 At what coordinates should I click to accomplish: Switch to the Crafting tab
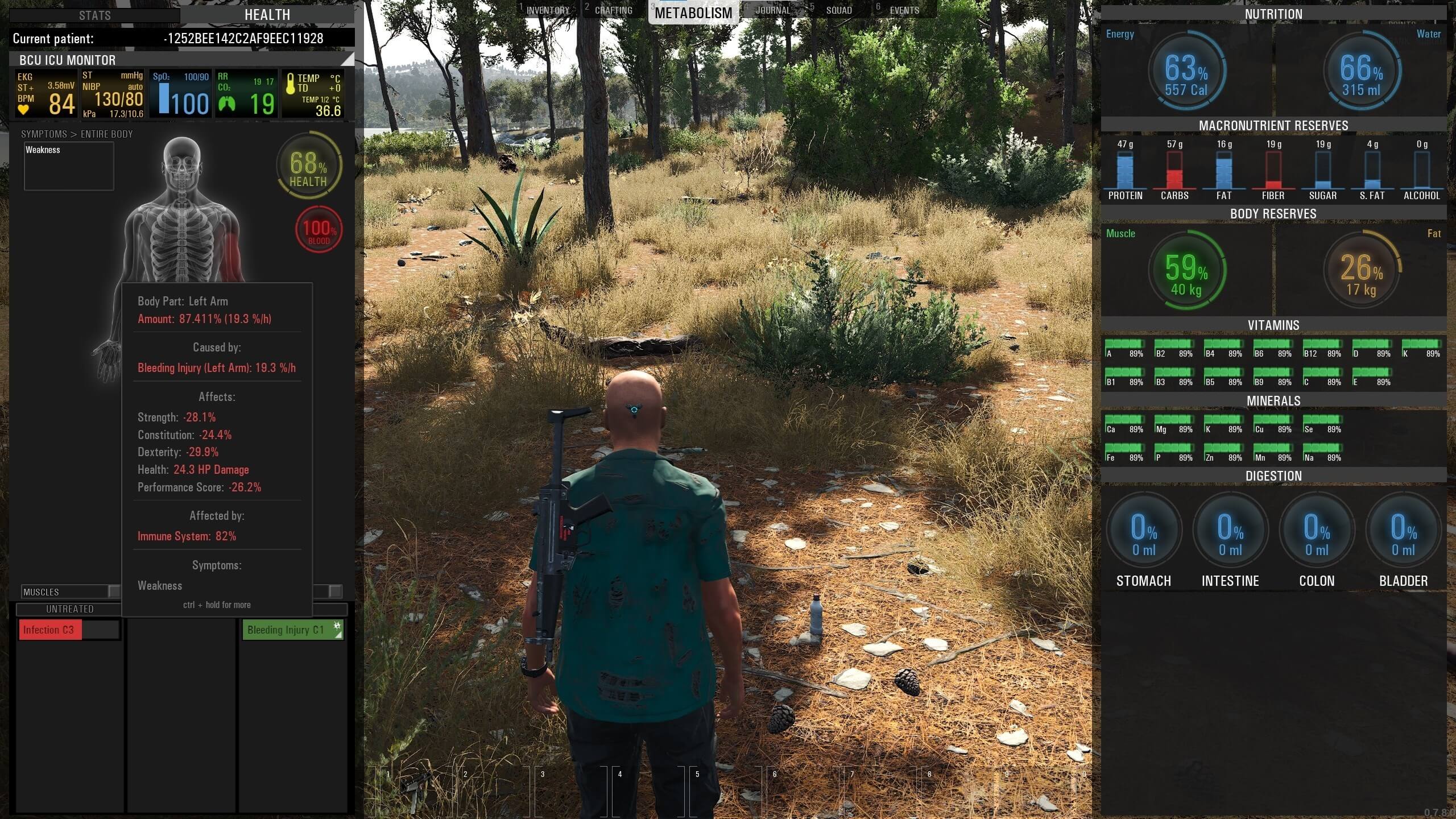[x=613, y=10]
